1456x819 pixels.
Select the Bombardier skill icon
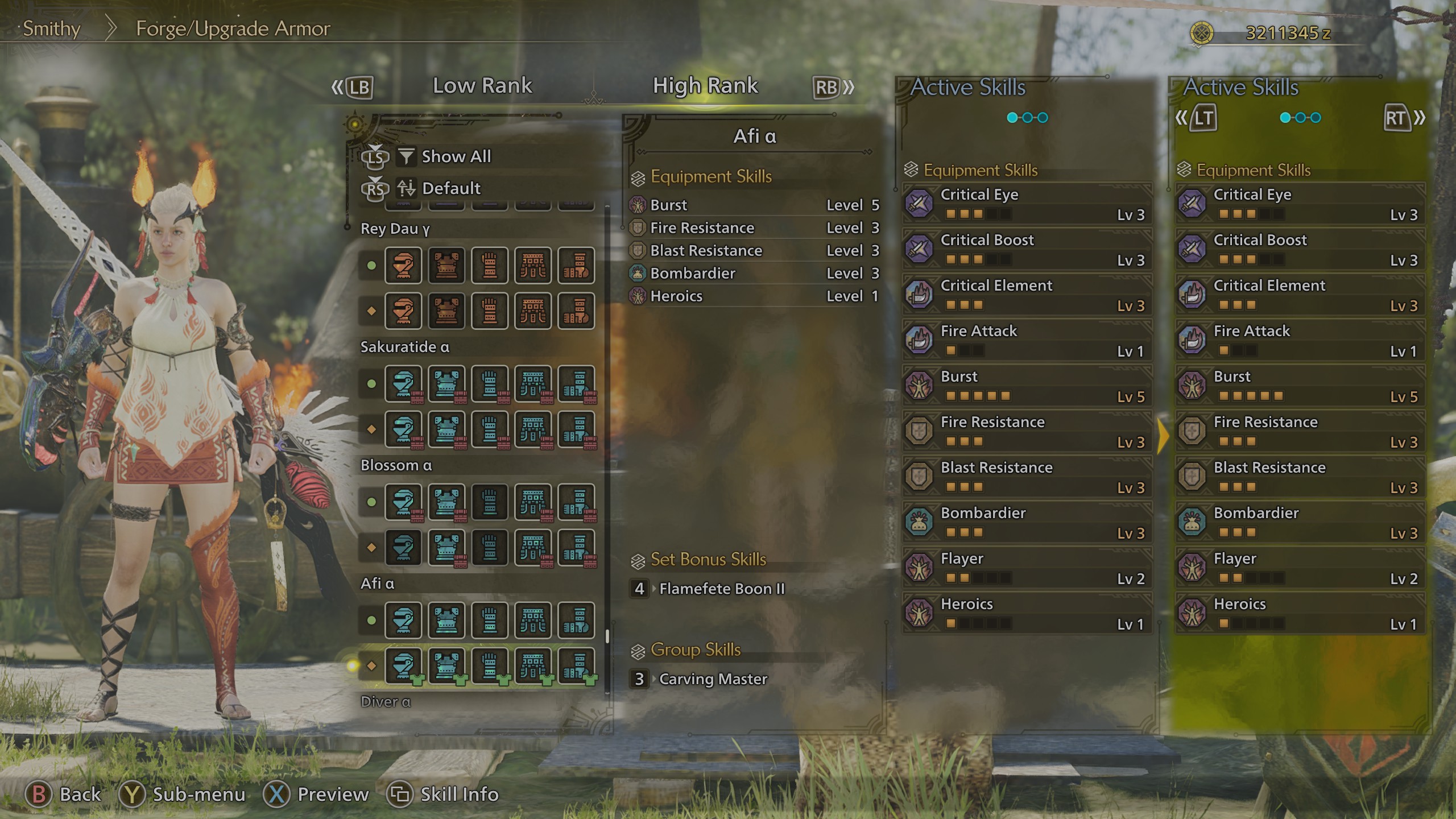[919, 522]
